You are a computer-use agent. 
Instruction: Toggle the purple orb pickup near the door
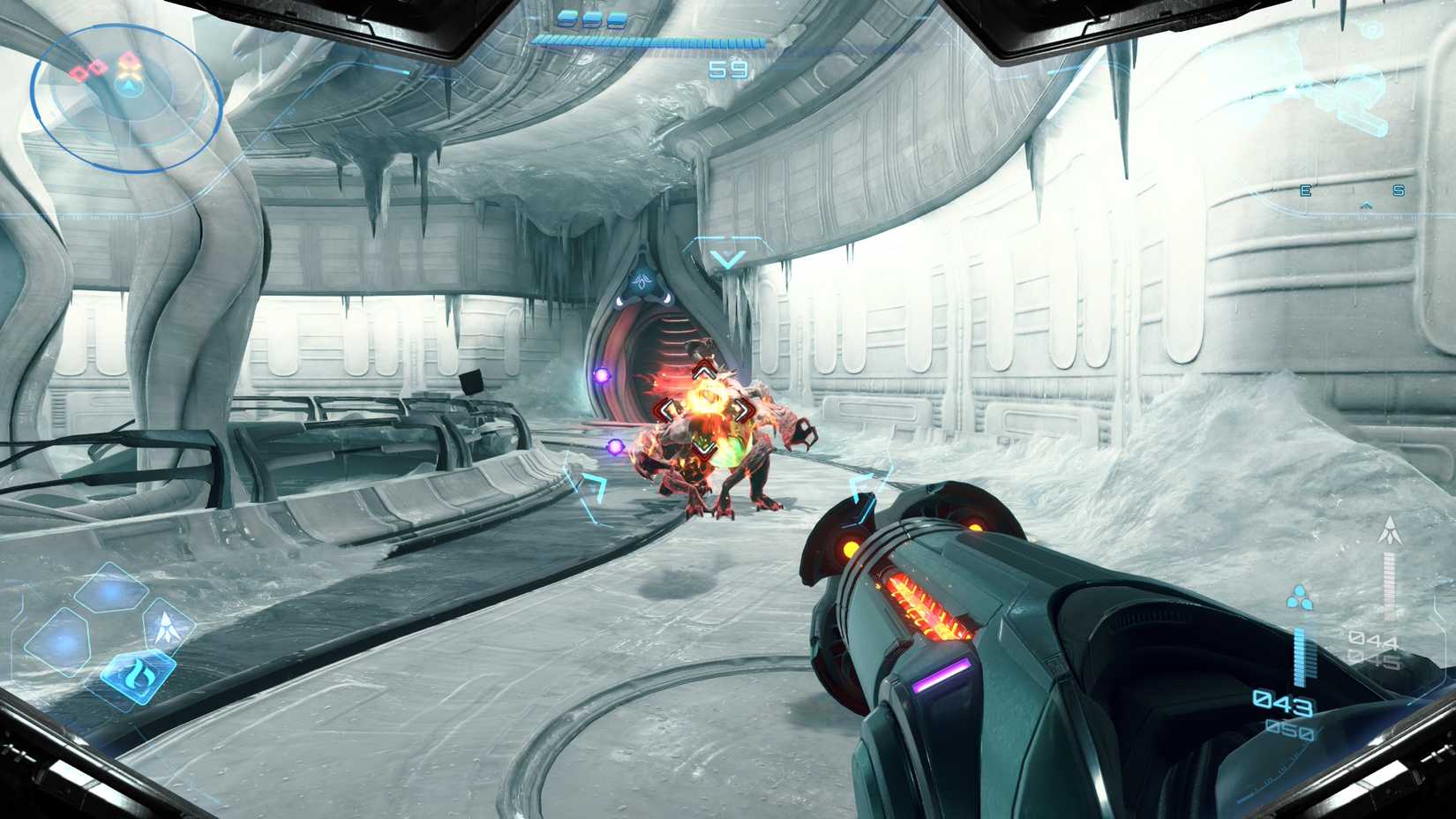click(x=603, y=374)
